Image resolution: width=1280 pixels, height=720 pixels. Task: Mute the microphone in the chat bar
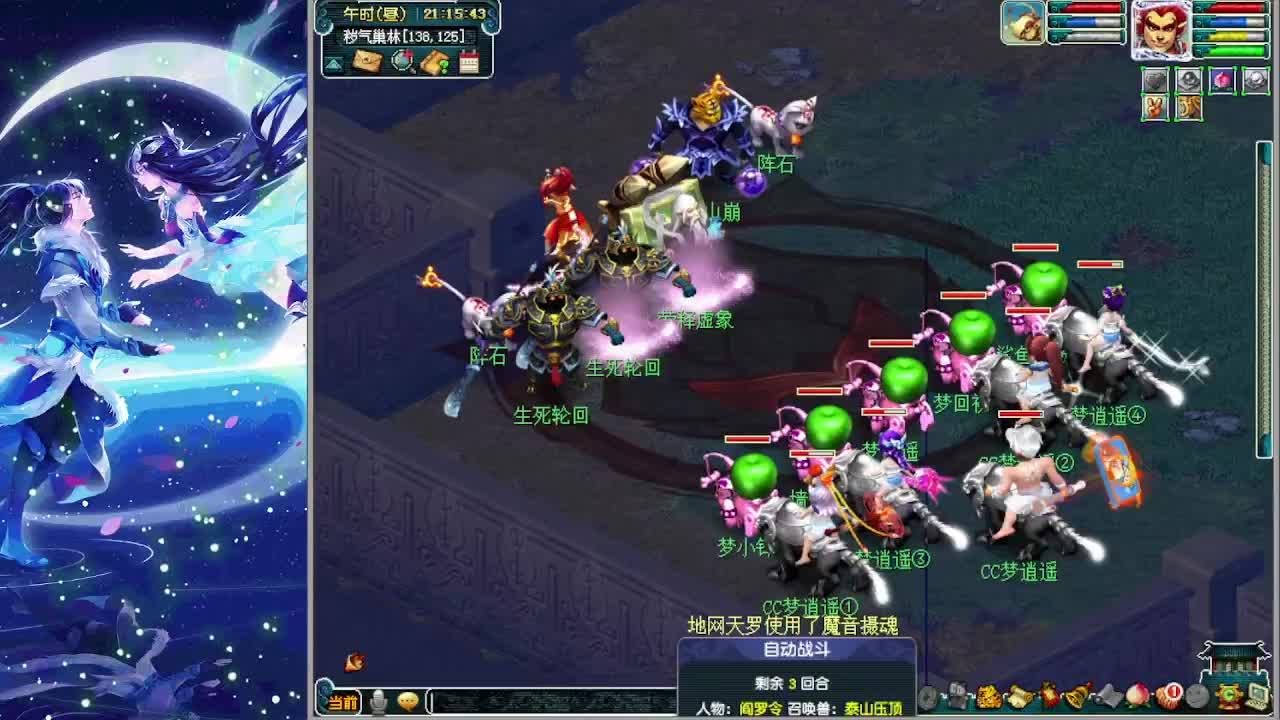377,701
